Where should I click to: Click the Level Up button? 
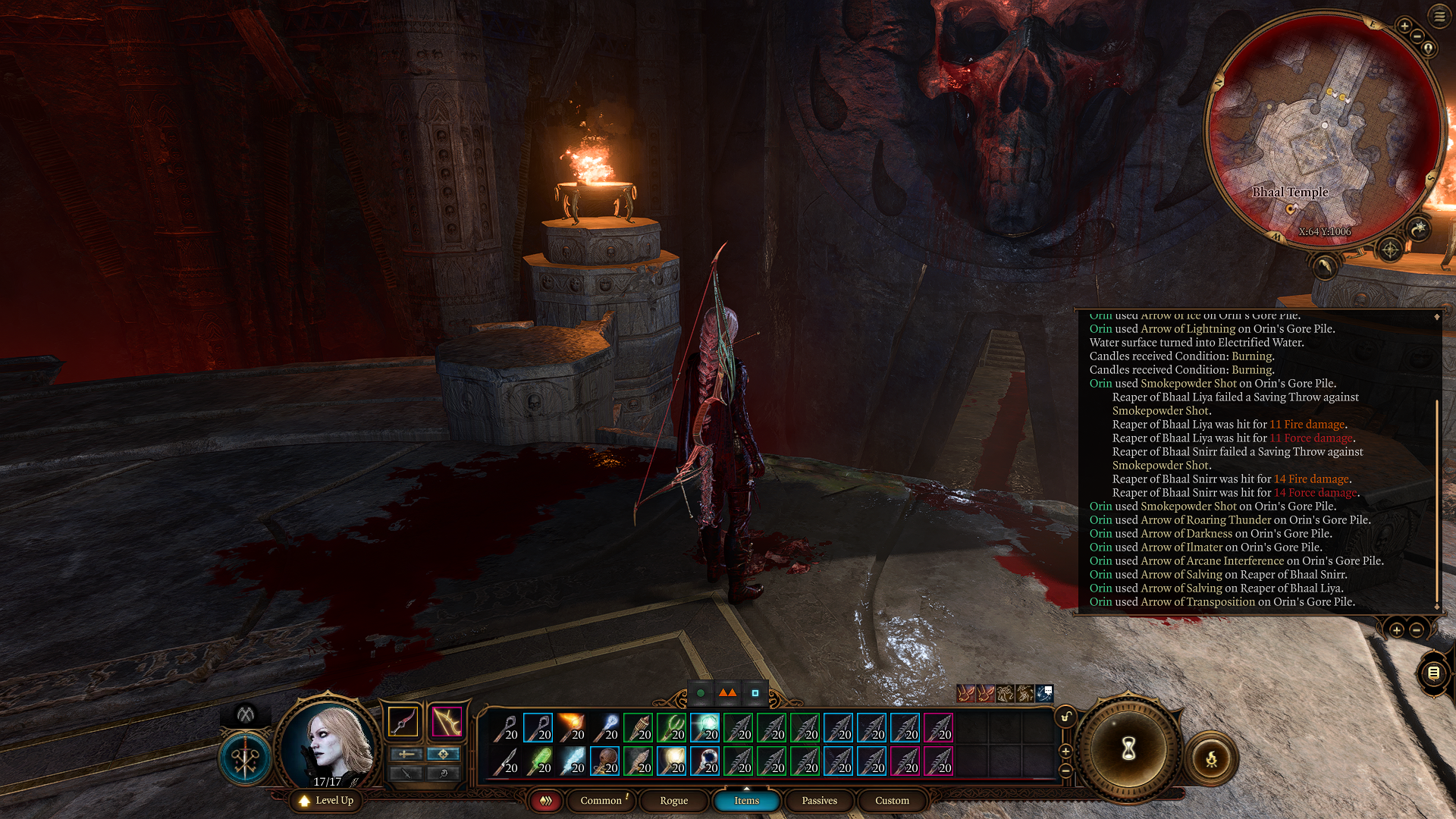(x=327, y=800)
